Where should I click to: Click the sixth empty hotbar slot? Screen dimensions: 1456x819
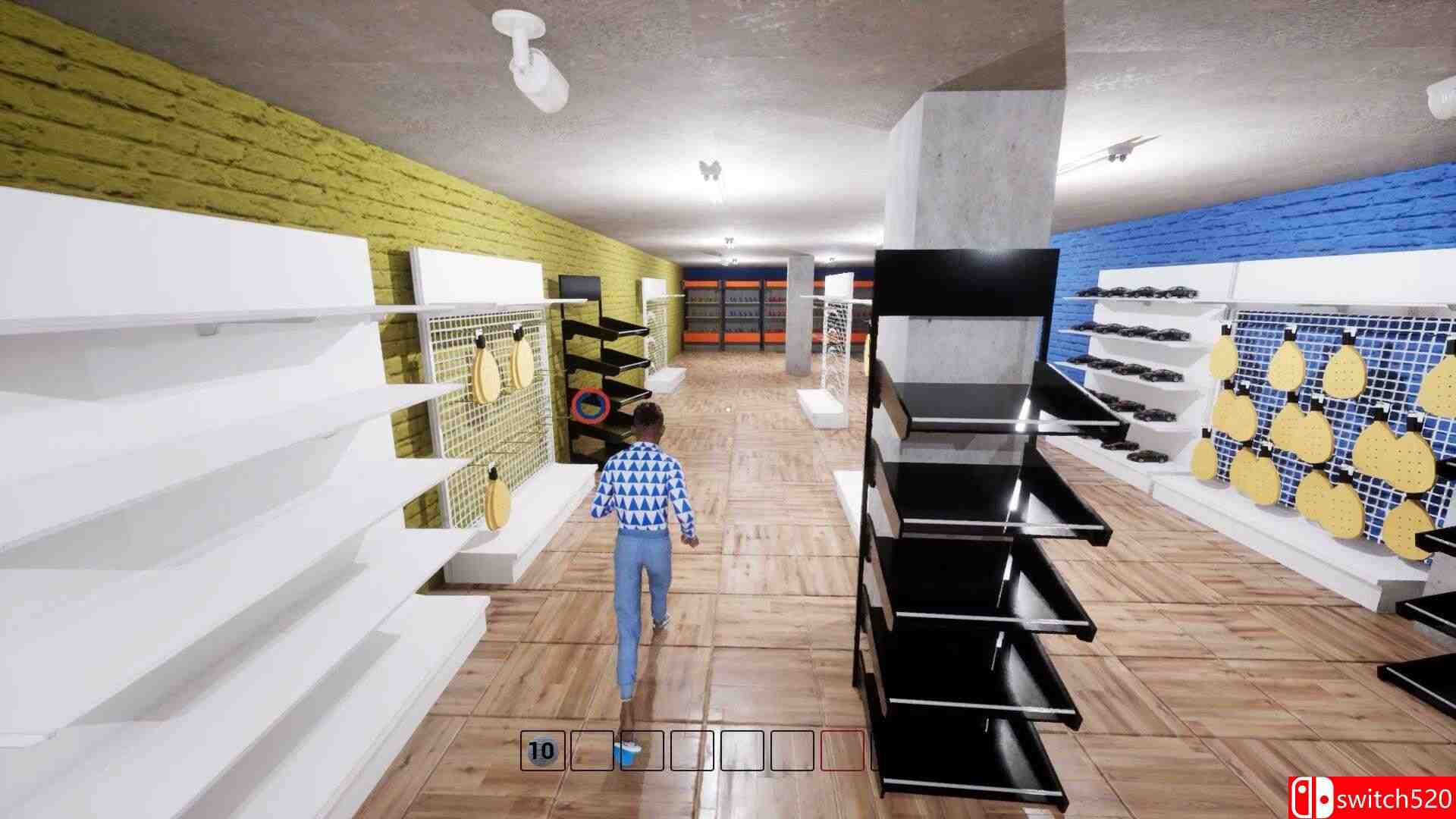[x=792, y=751]
